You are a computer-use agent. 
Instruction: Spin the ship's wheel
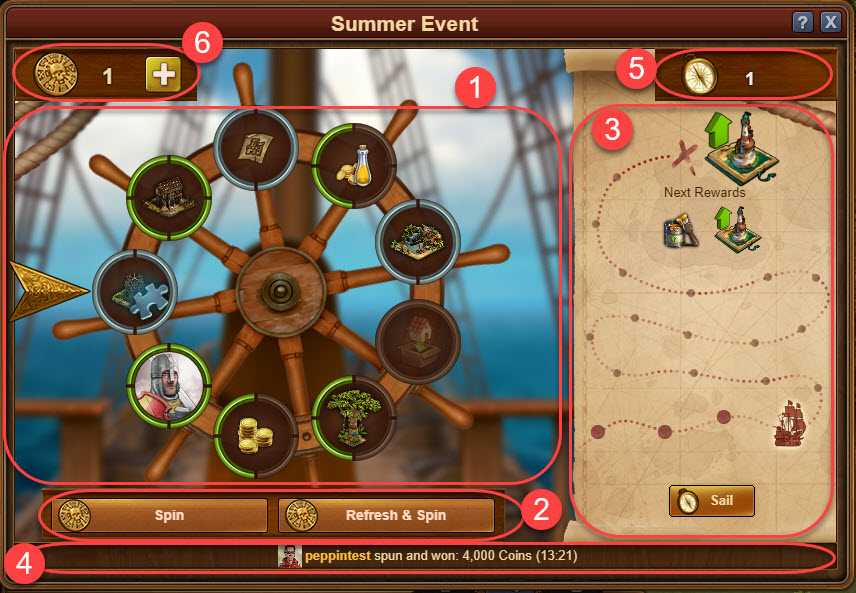point(155,516)
